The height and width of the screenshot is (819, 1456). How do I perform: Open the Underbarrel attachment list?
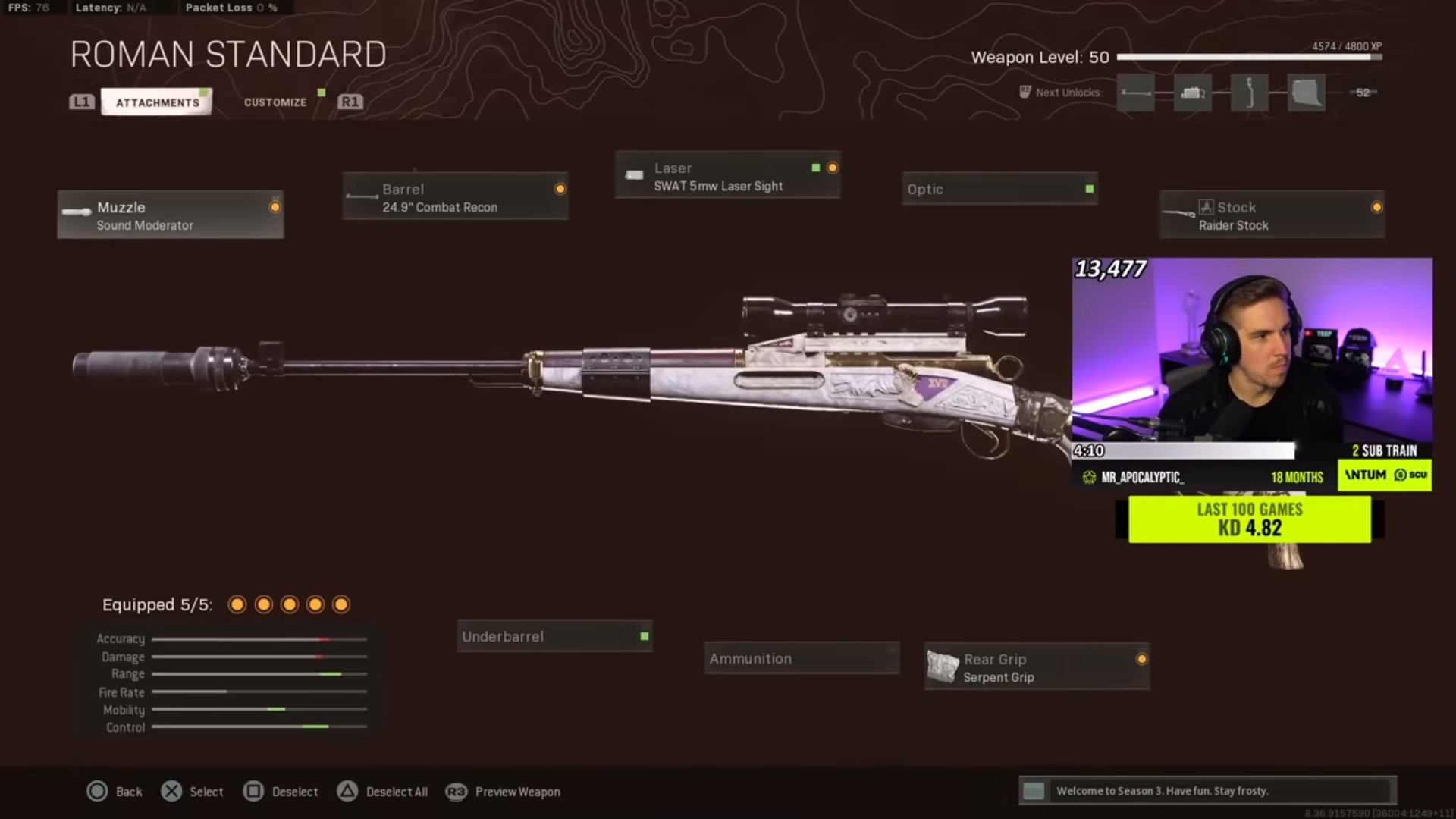554,636
